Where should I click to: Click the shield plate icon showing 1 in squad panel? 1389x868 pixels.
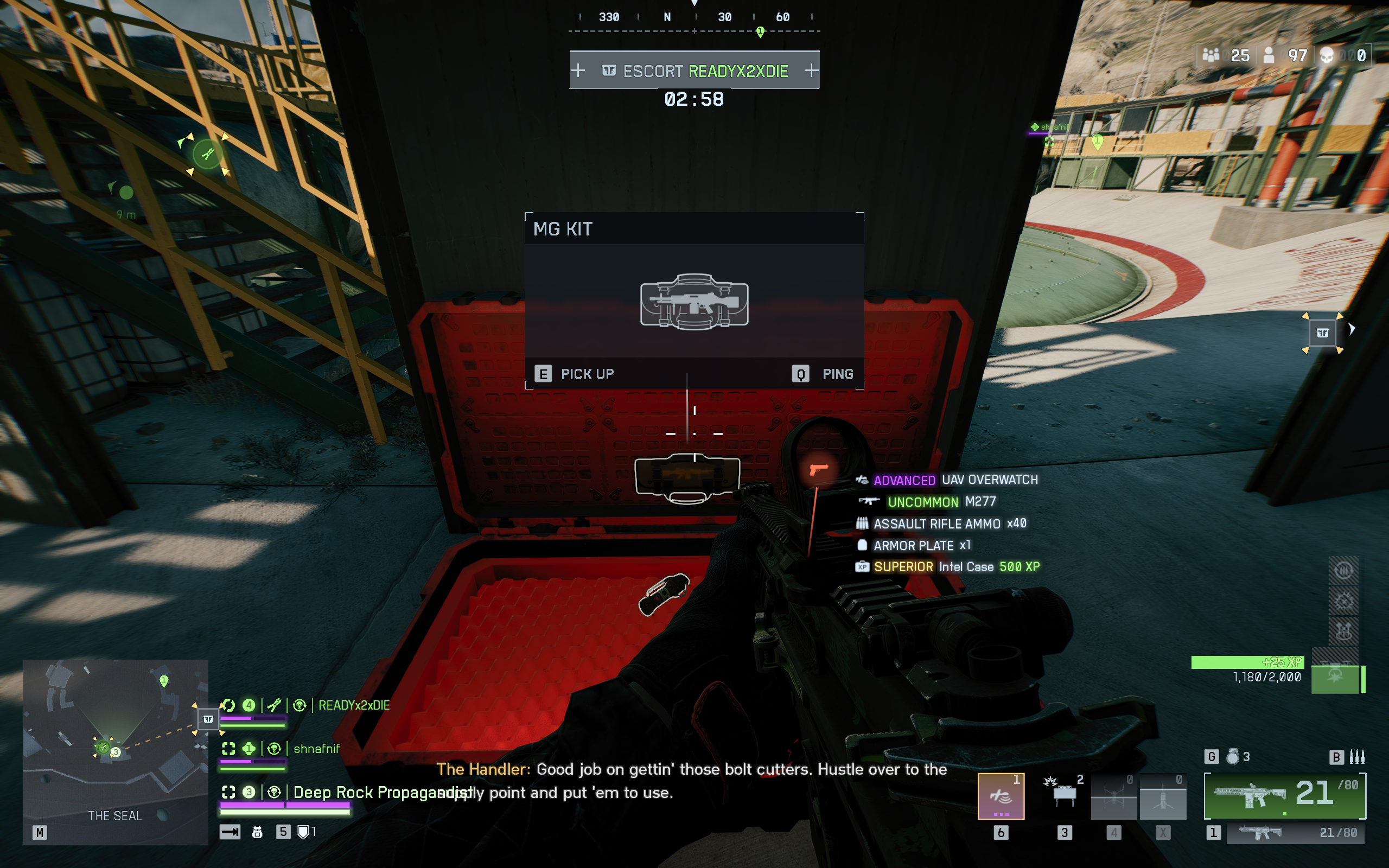click(x=304, y=831)
